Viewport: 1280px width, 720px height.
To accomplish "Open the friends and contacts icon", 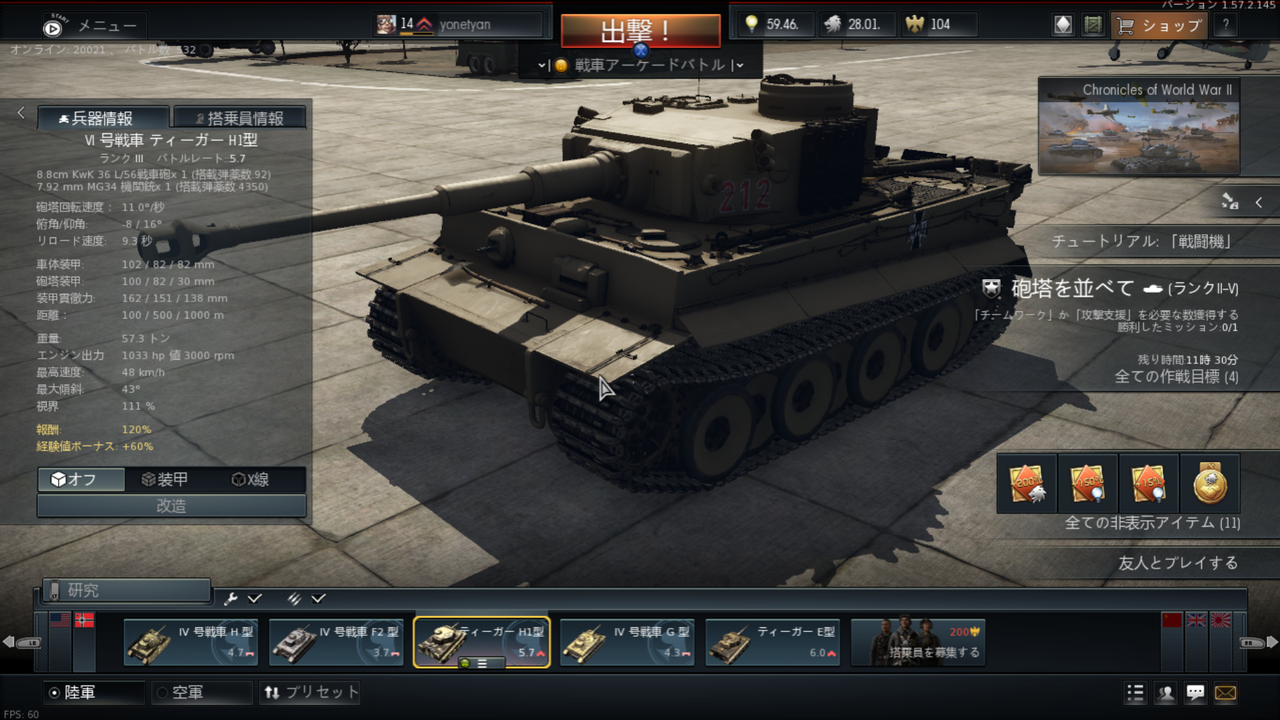I will tap(1166, 692).
